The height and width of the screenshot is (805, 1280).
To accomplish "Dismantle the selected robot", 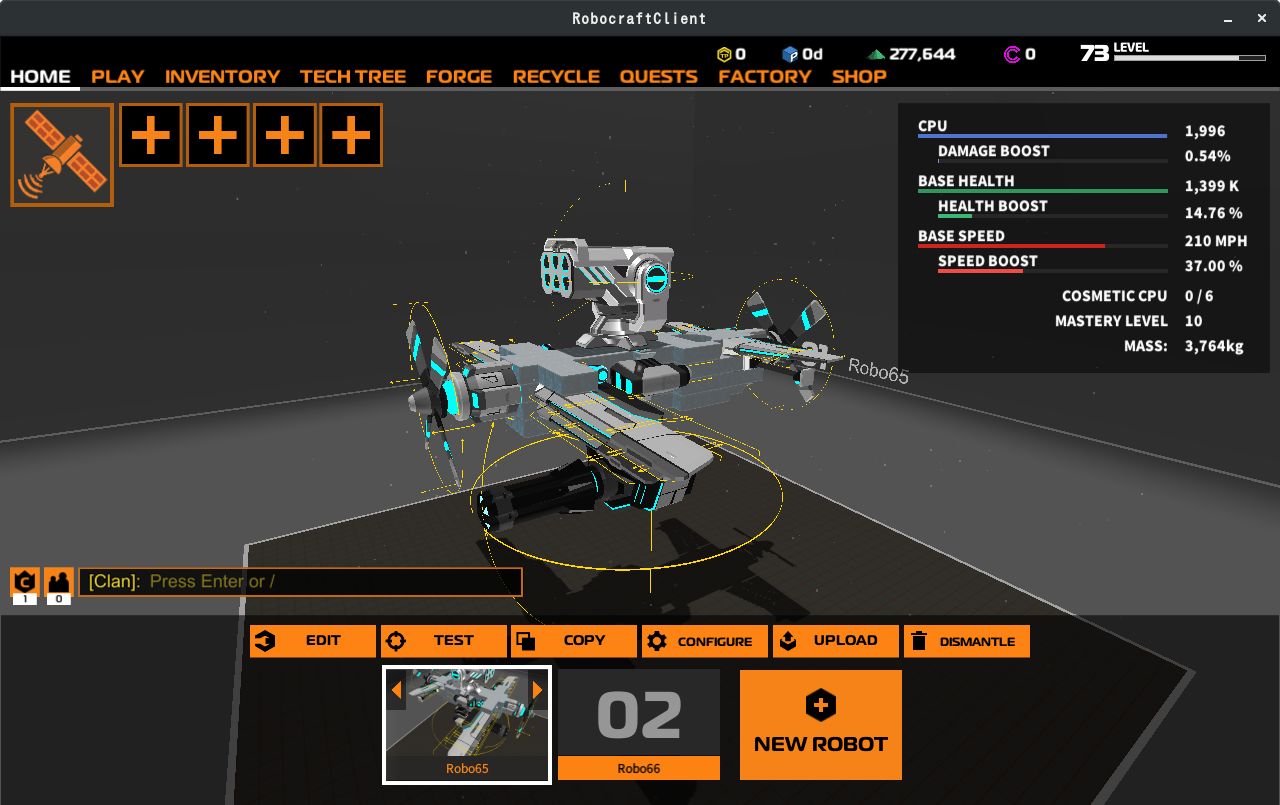I will pyautogui.click(x=967, y=641).
